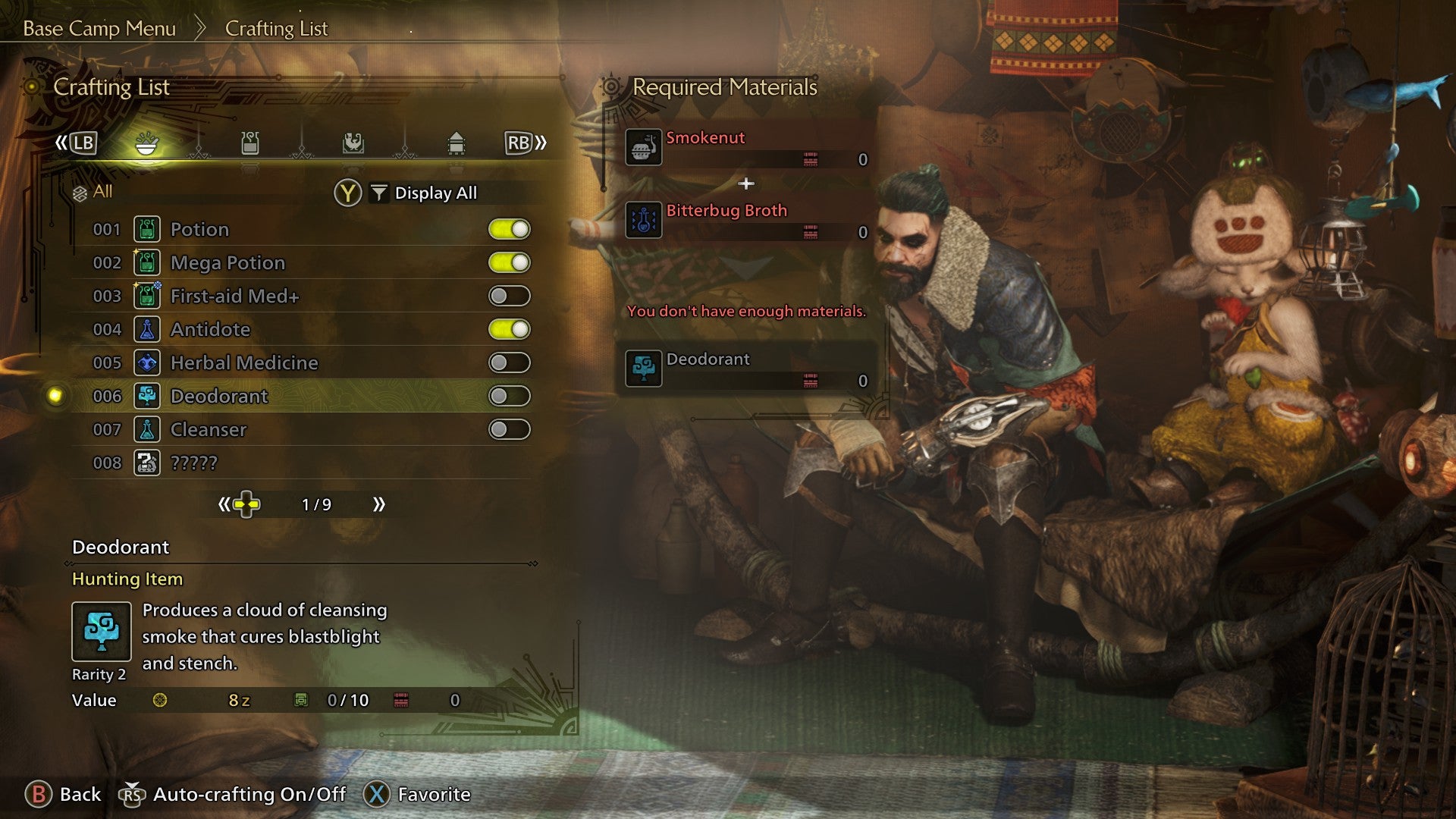Click Favorite at the bottom bar
The width and height of the screenshot is (1456, 819).
point(436,795)
